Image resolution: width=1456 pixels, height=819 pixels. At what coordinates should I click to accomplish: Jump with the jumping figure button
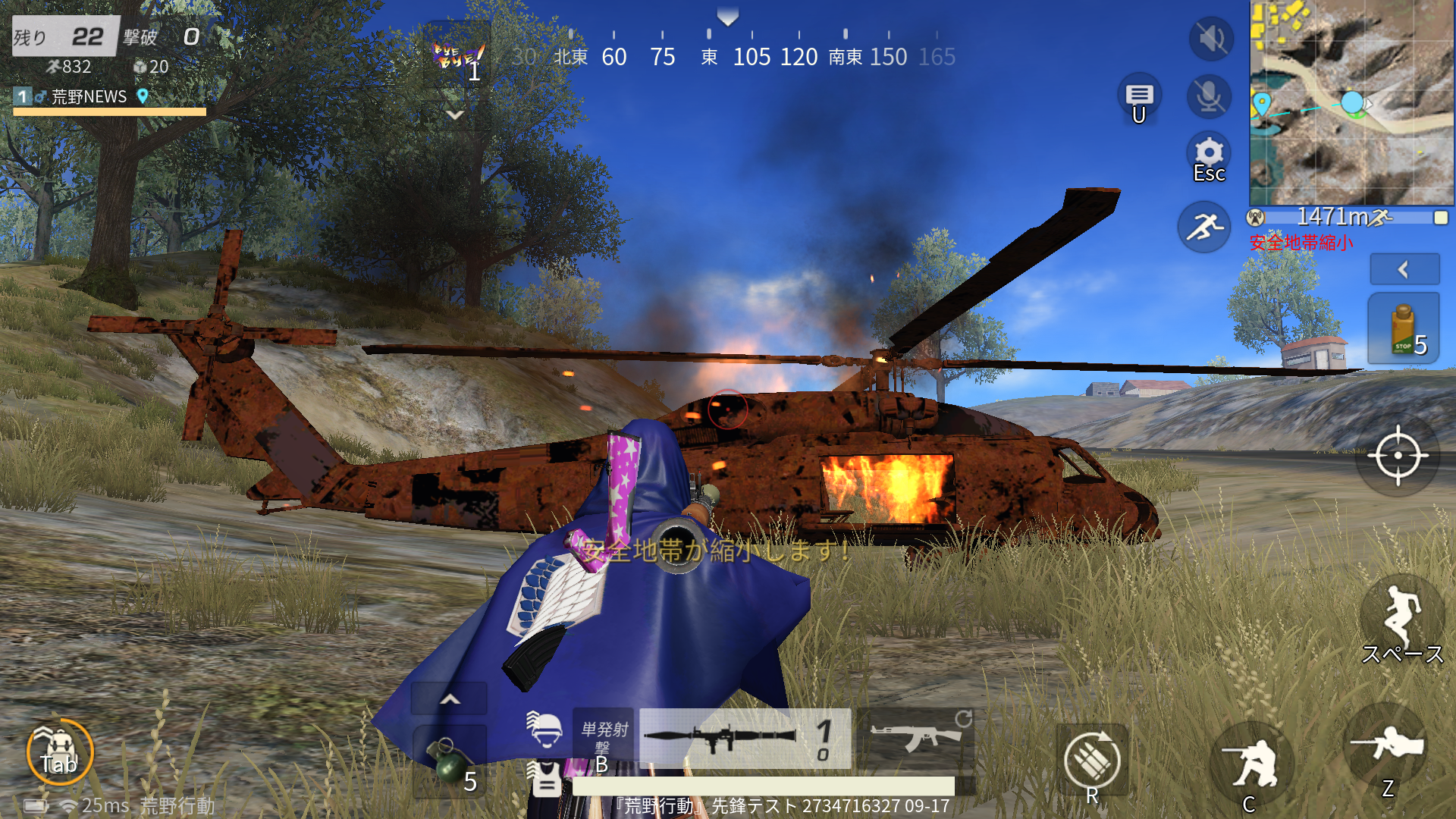click(x=1401, y=616)
